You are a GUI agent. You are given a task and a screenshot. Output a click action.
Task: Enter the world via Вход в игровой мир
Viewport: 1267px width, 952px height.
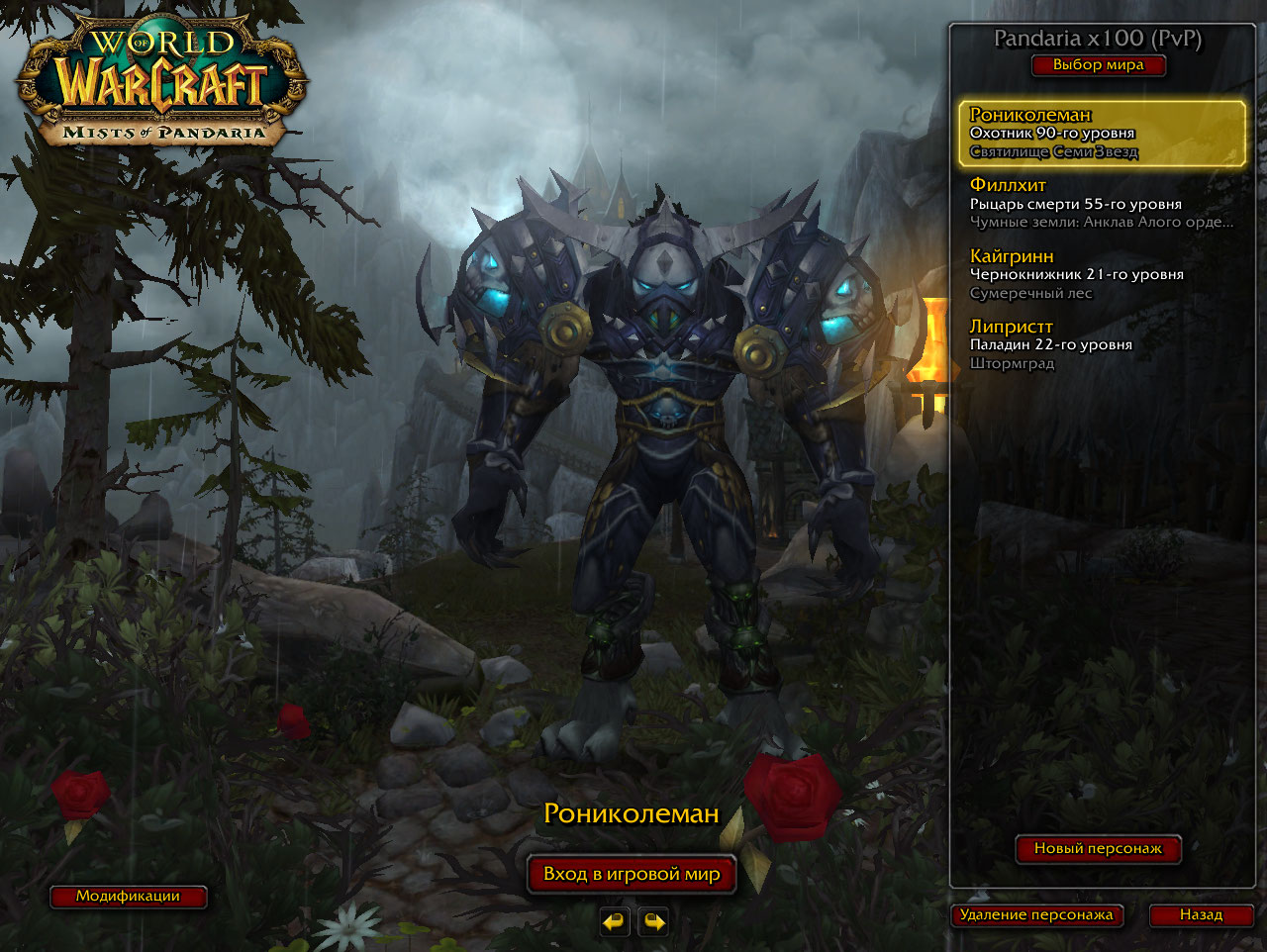tap(632, 874)
